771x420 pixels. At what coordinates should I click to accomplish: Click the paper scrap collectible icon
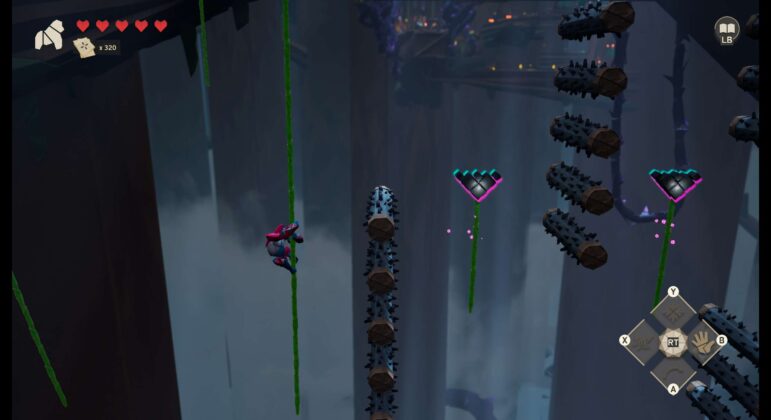click(x=84, y=47)
